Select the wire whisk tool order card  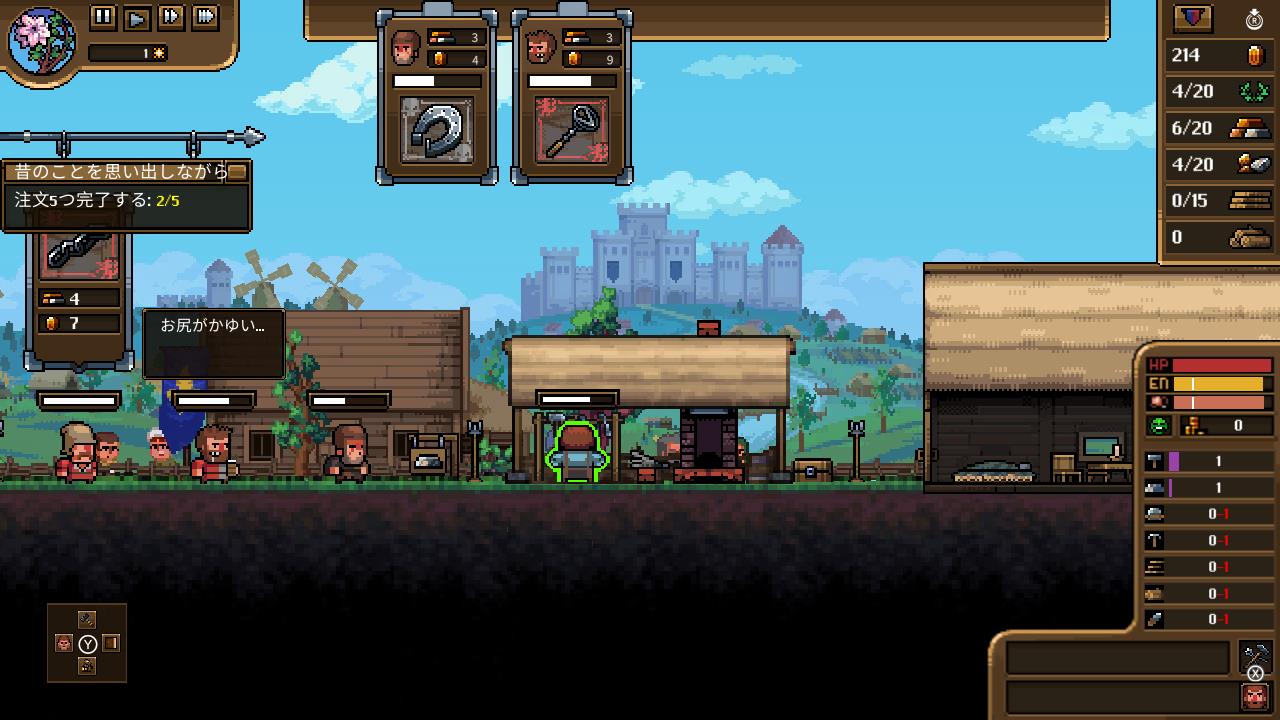pyautogui.click(x=571, y=130)
